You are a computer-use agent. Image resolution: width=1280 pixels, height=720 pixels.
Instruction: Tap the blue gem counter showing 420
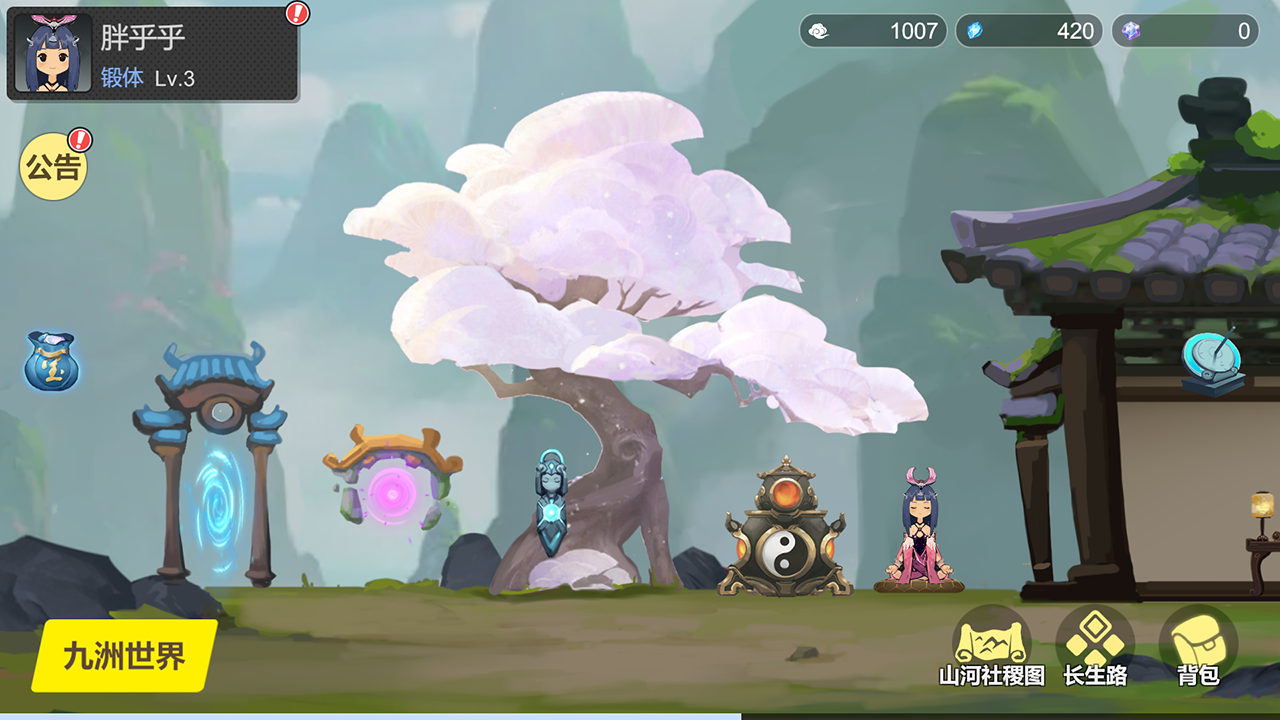pyautogui.click(x=1029, y=31)
